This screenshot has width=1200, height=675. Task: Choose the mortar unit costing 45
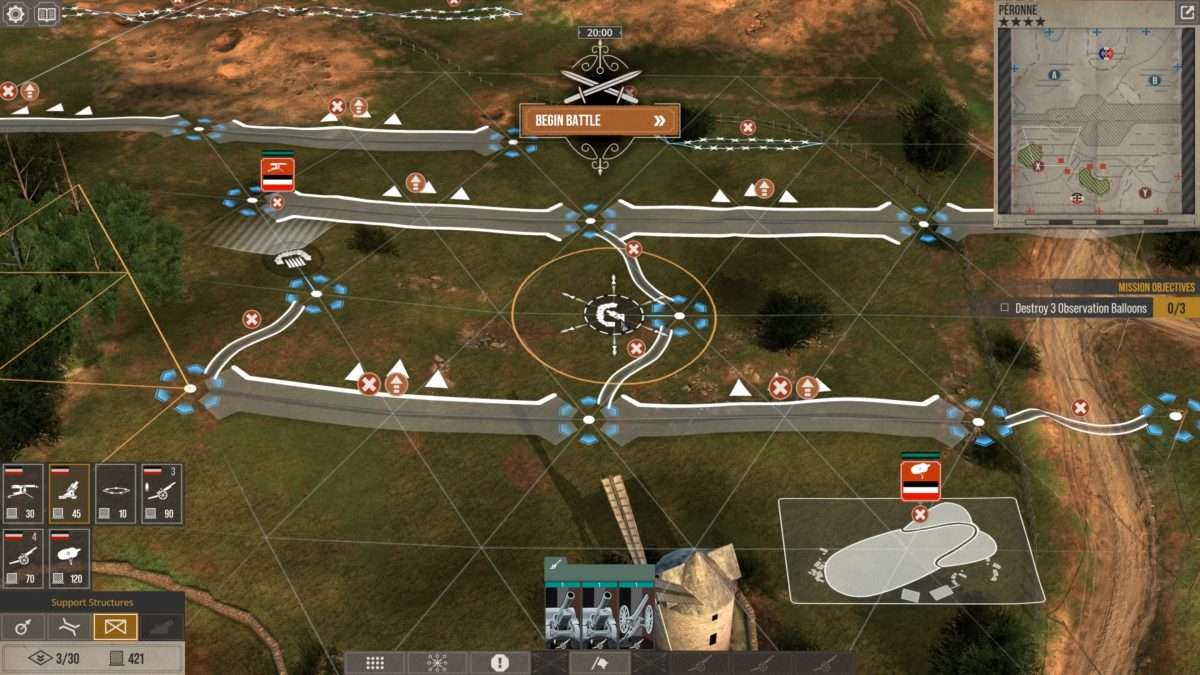point(69,494)
